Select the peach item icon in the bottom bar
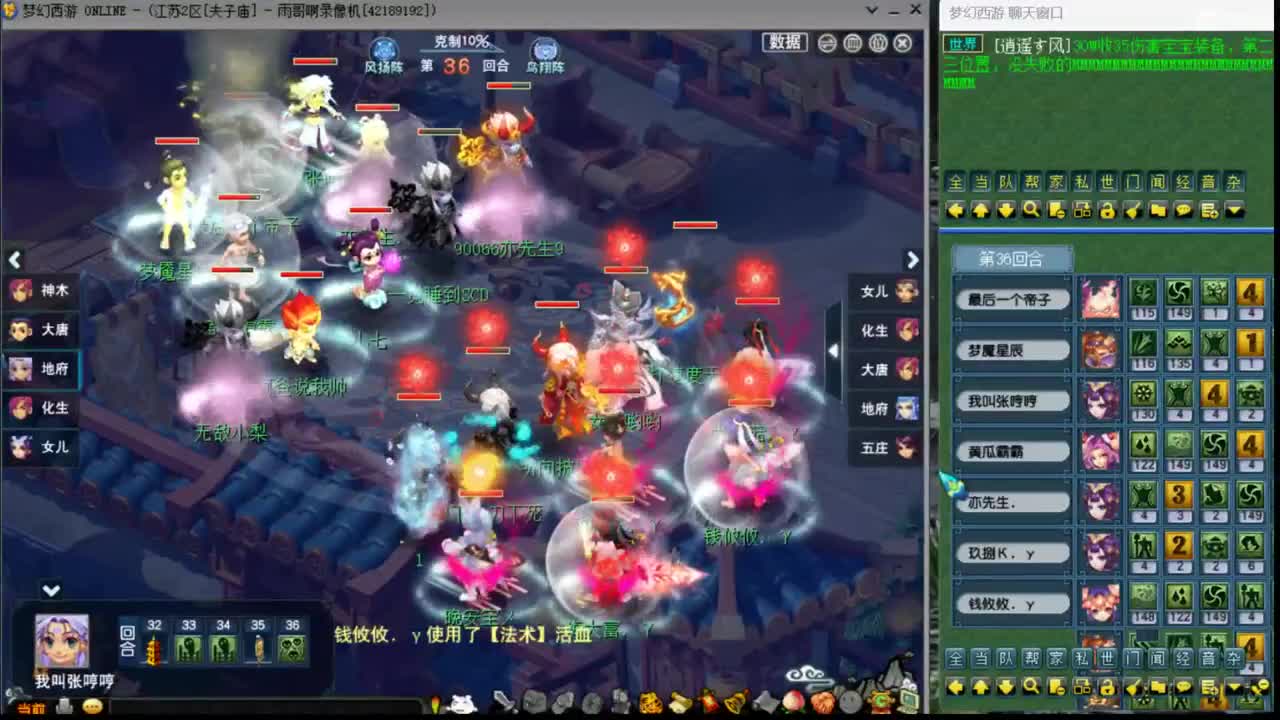 [791, 702]
